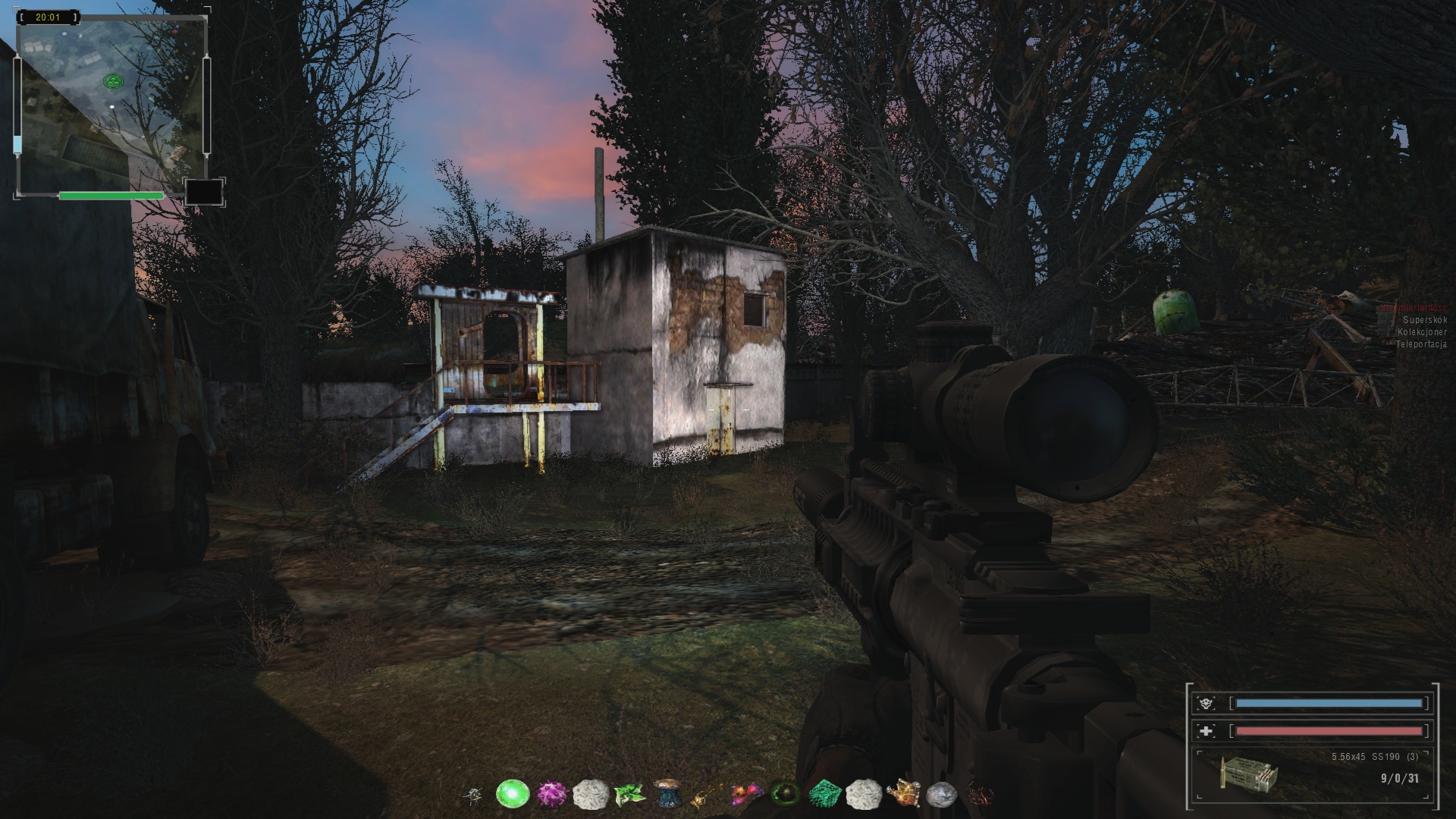Select the green player marker on minimap
The image size is (1456, 819).
pos(113,80)
